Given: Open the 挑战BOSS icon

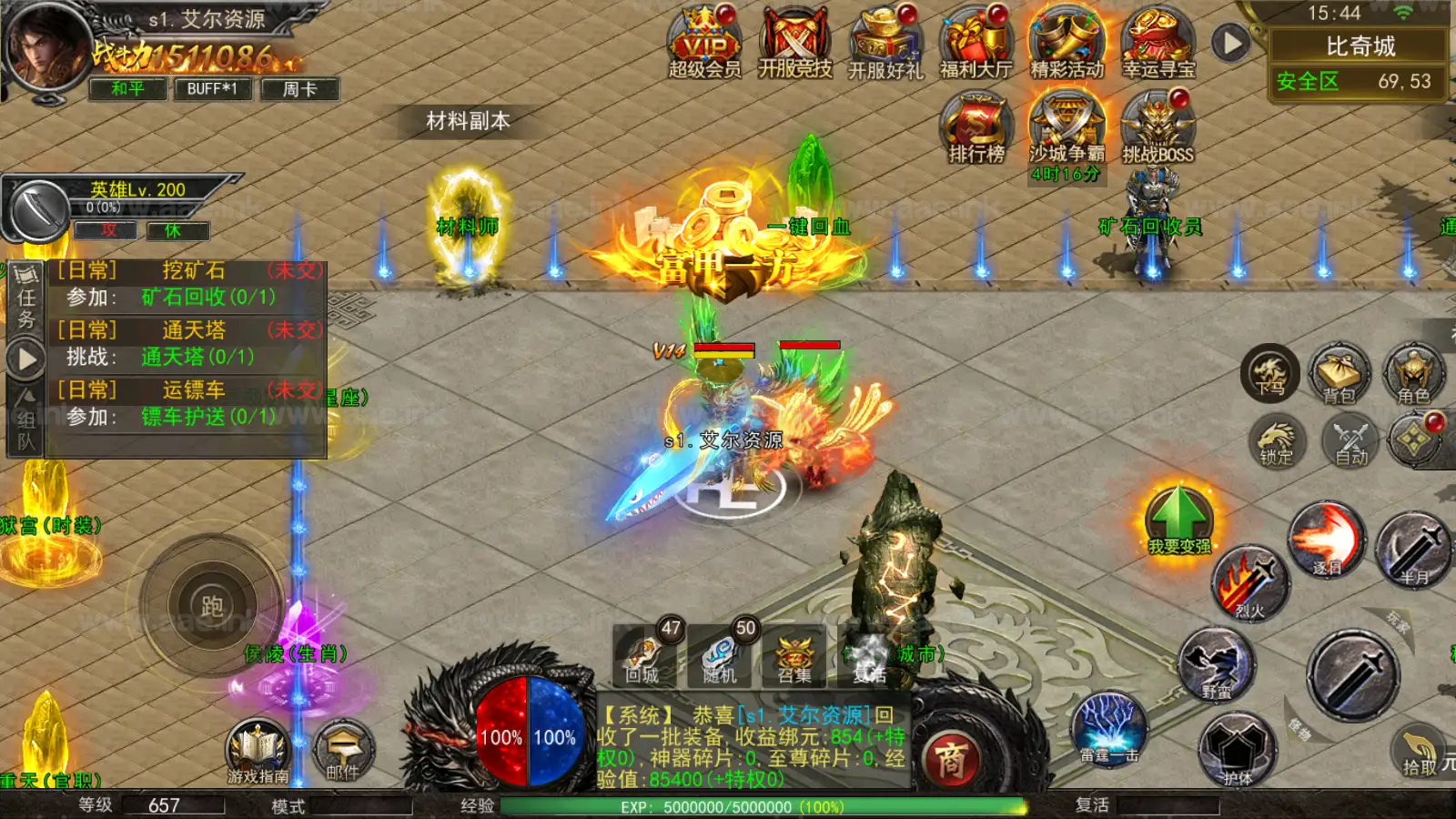Looking at the screenshot, I should click(x=1158, y=129).
